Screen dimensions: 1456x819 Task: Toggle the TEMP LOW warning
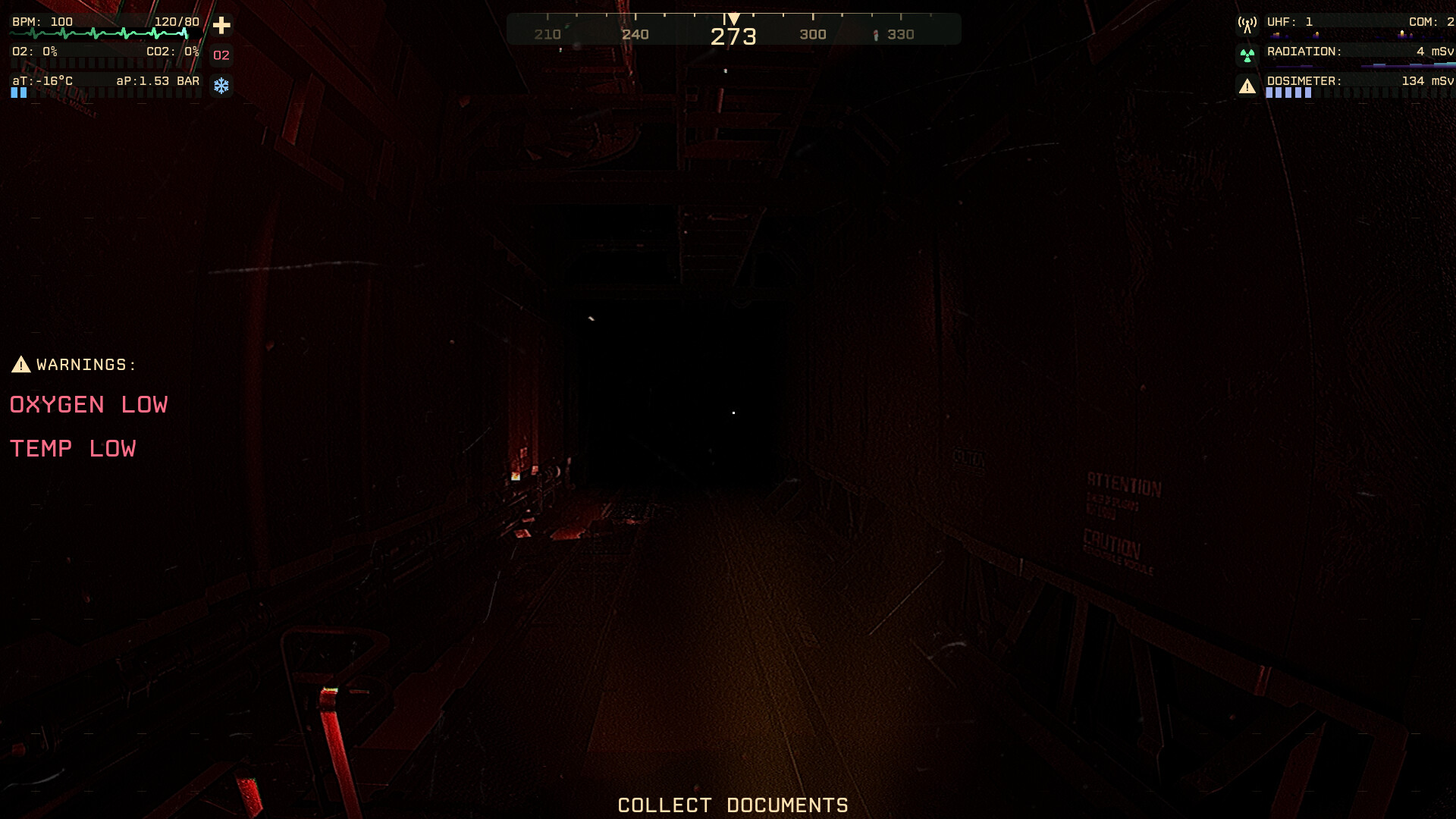(73, 447)
